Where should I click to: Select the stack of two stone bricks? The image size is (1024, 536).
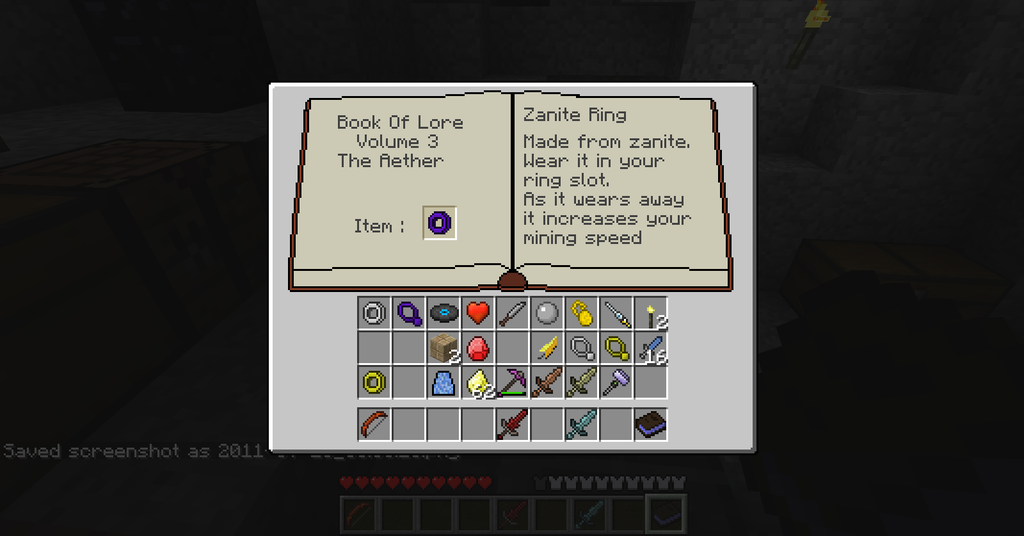pos(443,348)
